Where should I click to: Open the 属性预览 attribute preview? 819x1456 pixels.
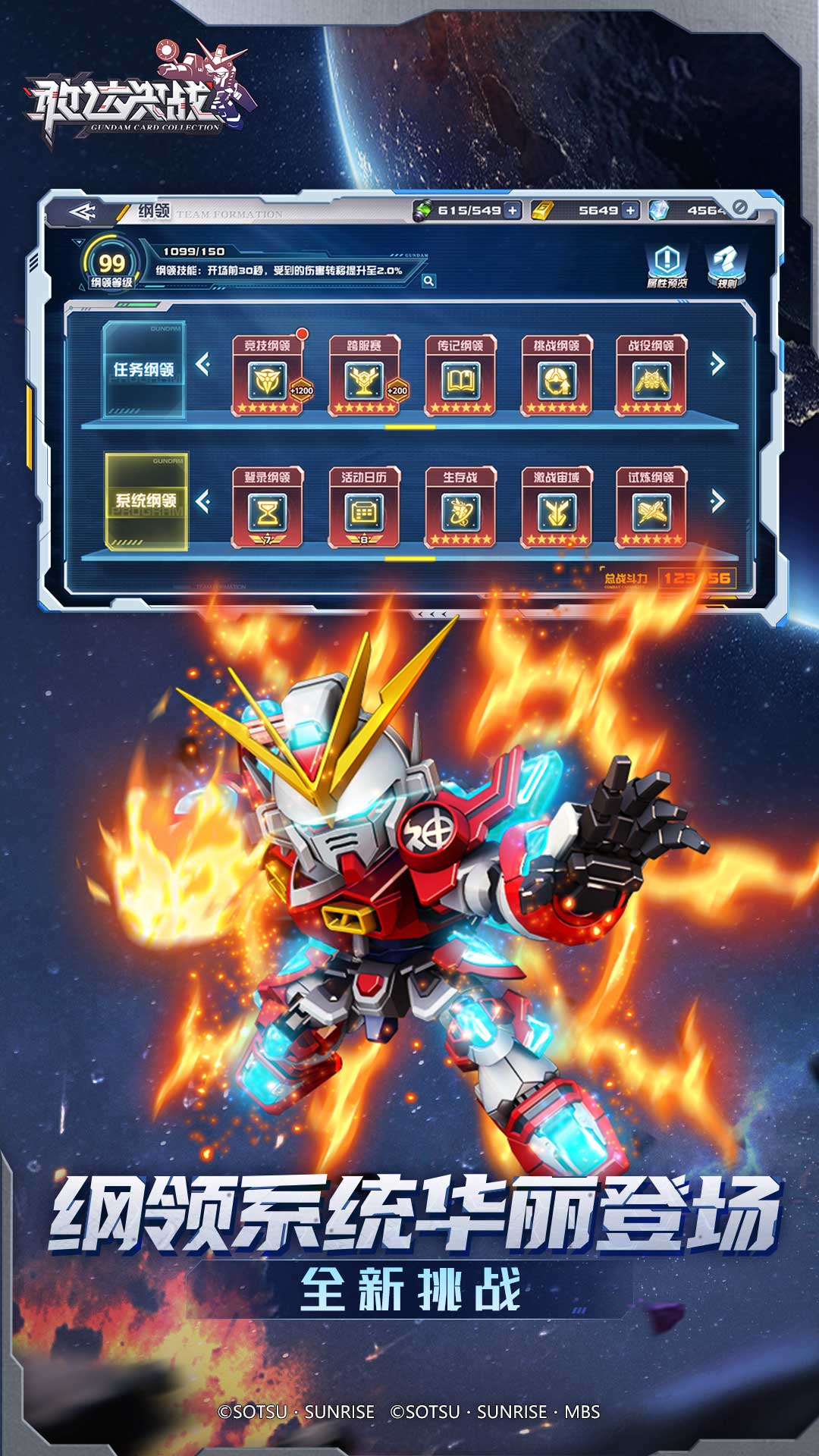(667, 265)
